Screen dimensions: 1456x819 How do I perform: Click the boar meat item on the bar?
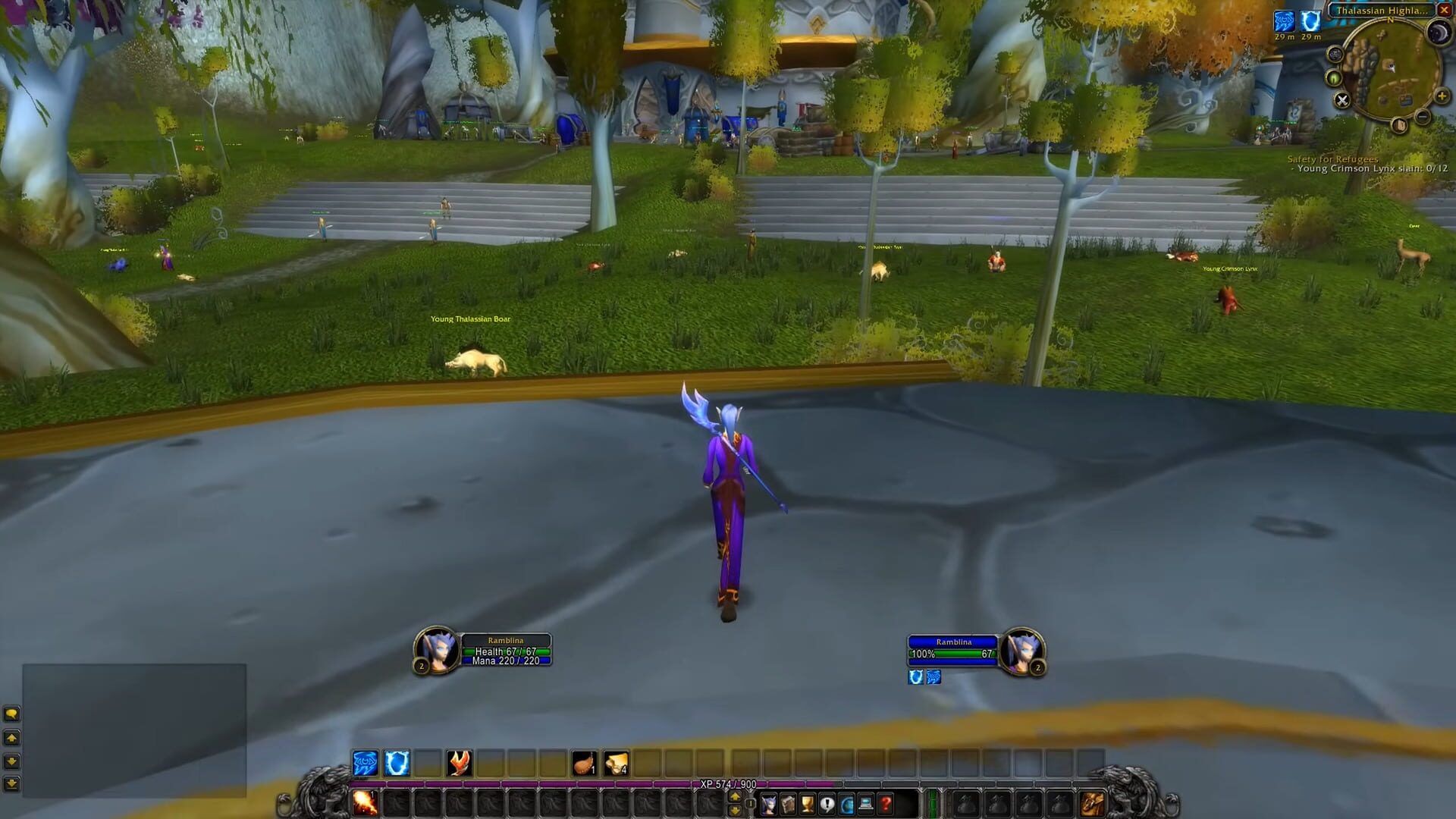pyautogui.click(x=583, y=763)
